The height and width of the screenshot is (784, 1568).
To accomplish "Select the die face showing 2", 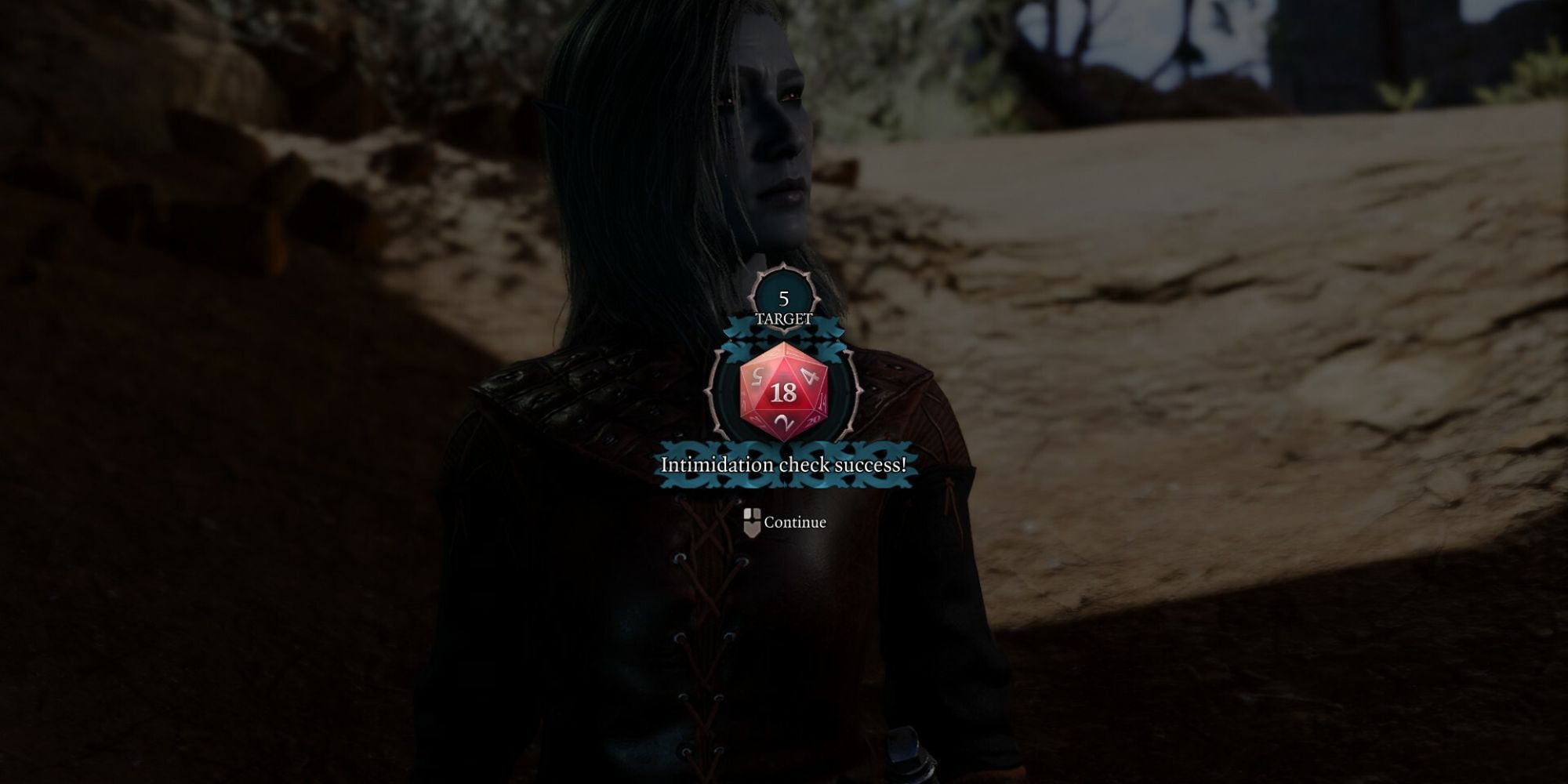I will click(x=782, y=420).
